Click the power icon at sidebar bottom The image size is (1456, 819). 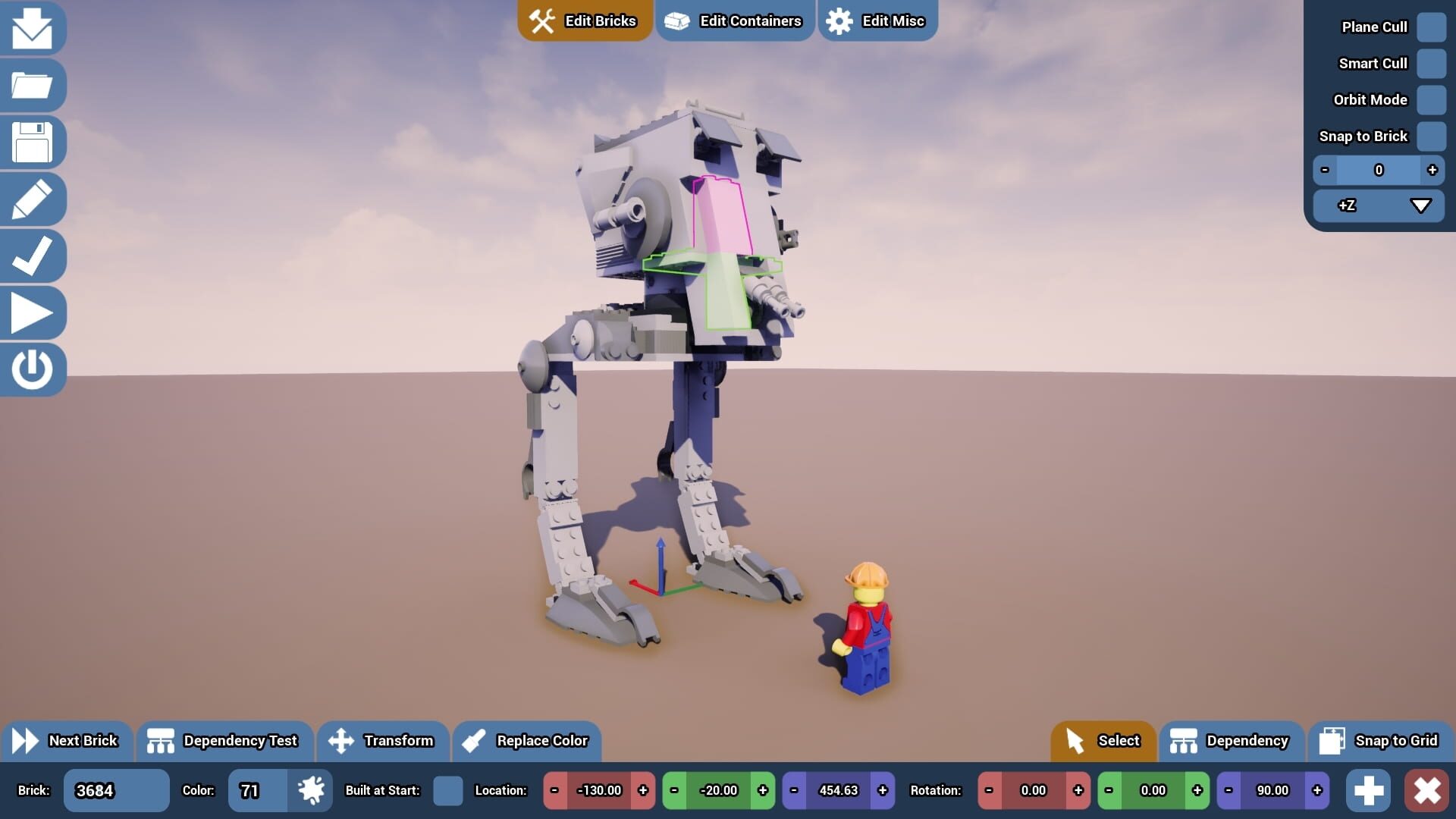[33, 369]
